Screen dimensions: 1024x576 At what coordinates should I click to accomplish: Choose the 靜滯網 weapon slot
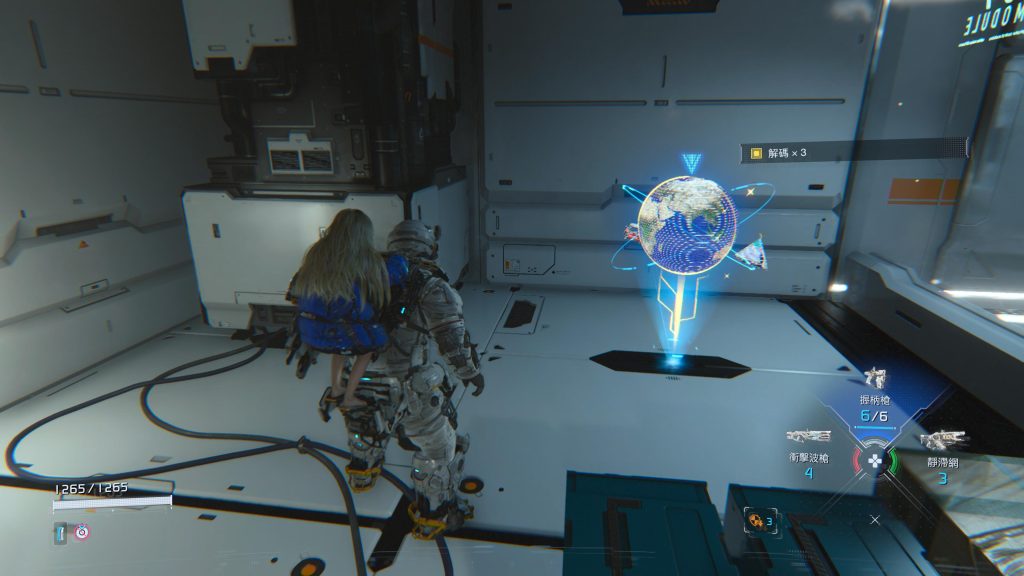[x=942, y=440]
